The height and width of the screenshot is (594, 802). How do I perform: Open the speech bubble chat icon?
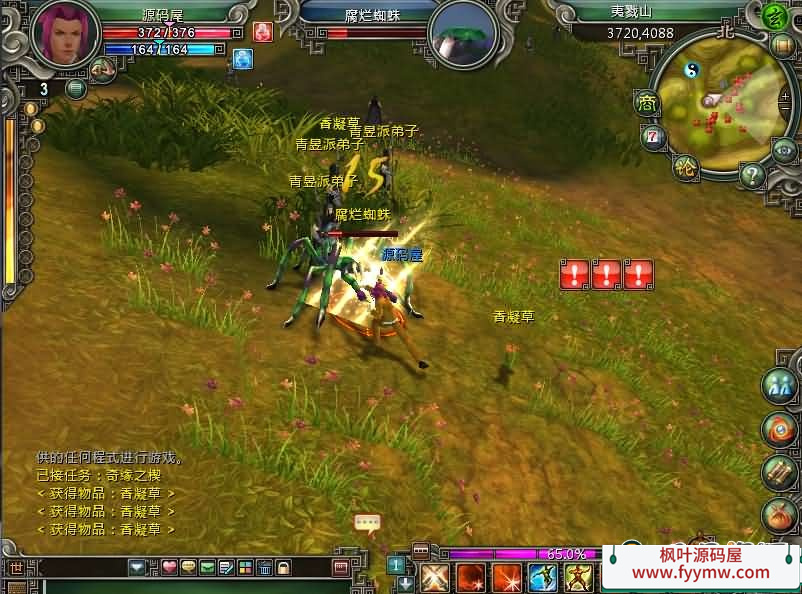point(367,522)
